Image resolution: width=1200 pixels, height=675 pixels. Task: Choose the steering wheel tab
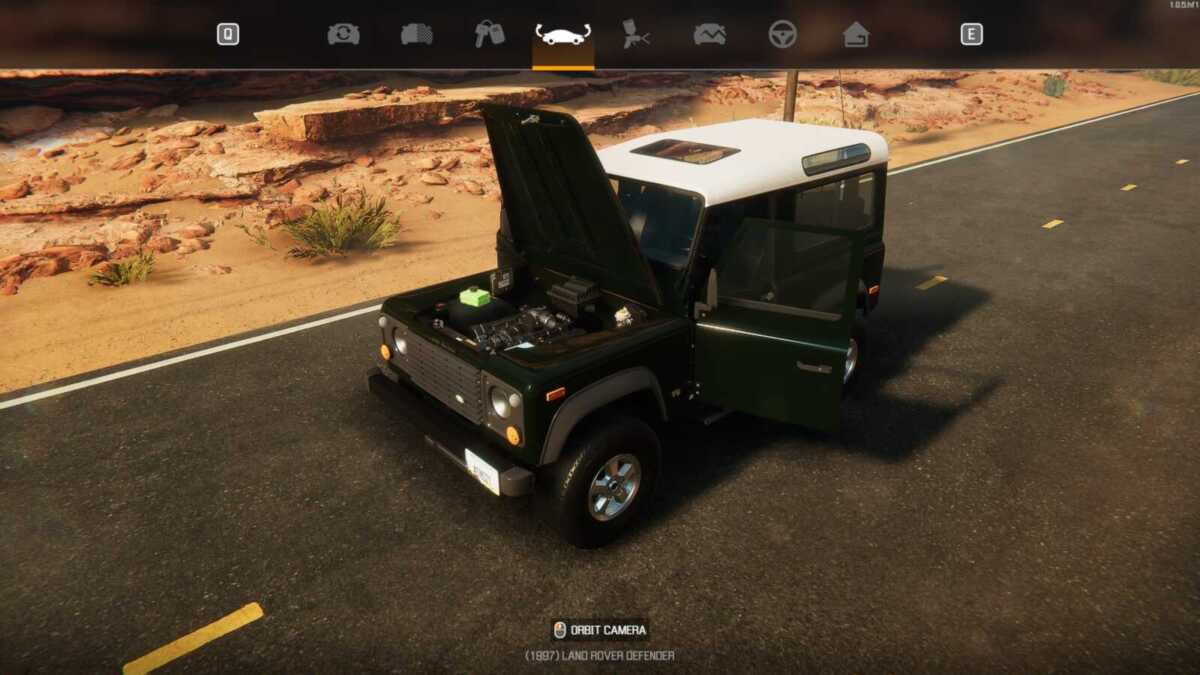[782, 34]
